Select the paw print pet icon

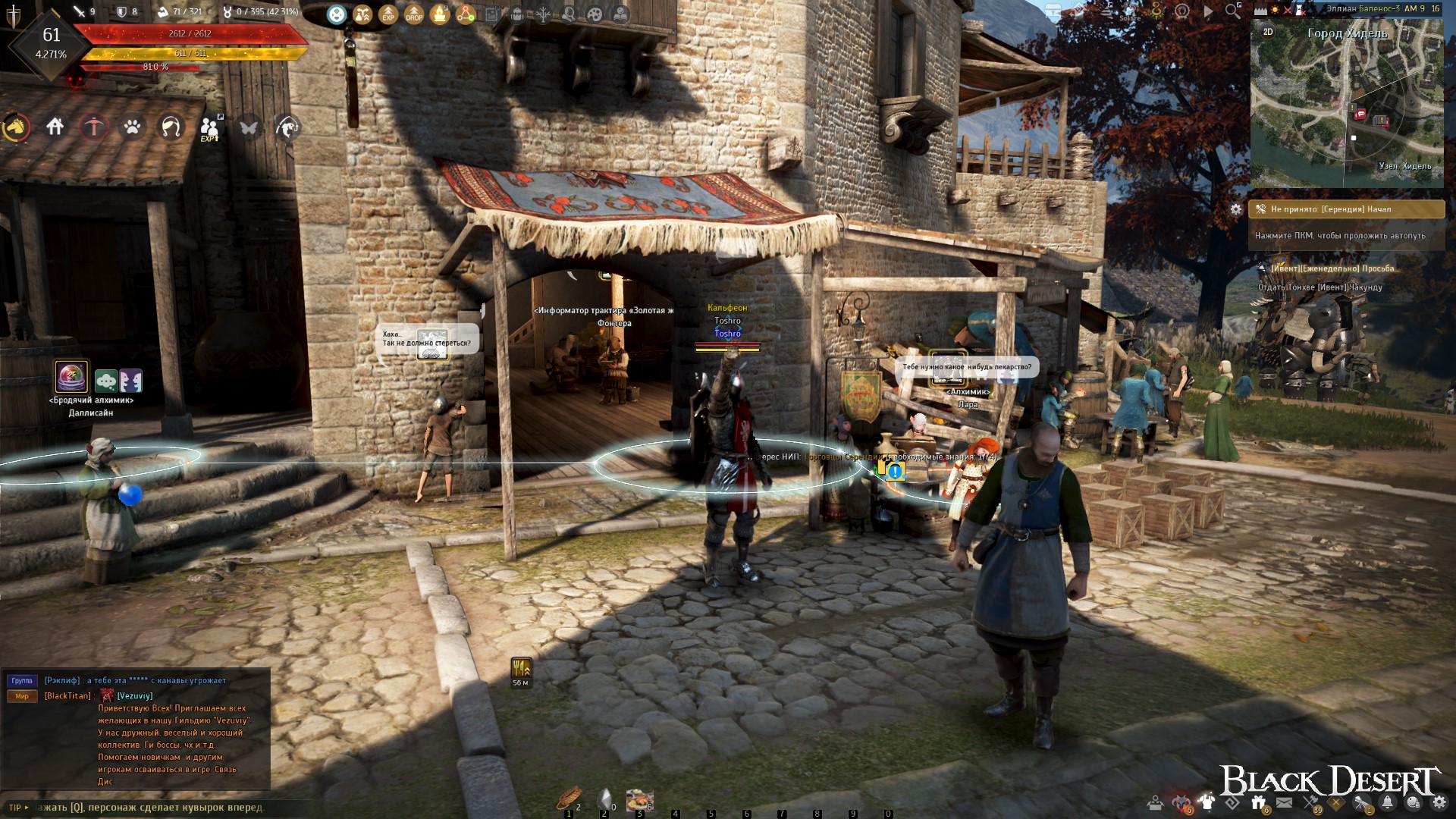coord(133,127)
